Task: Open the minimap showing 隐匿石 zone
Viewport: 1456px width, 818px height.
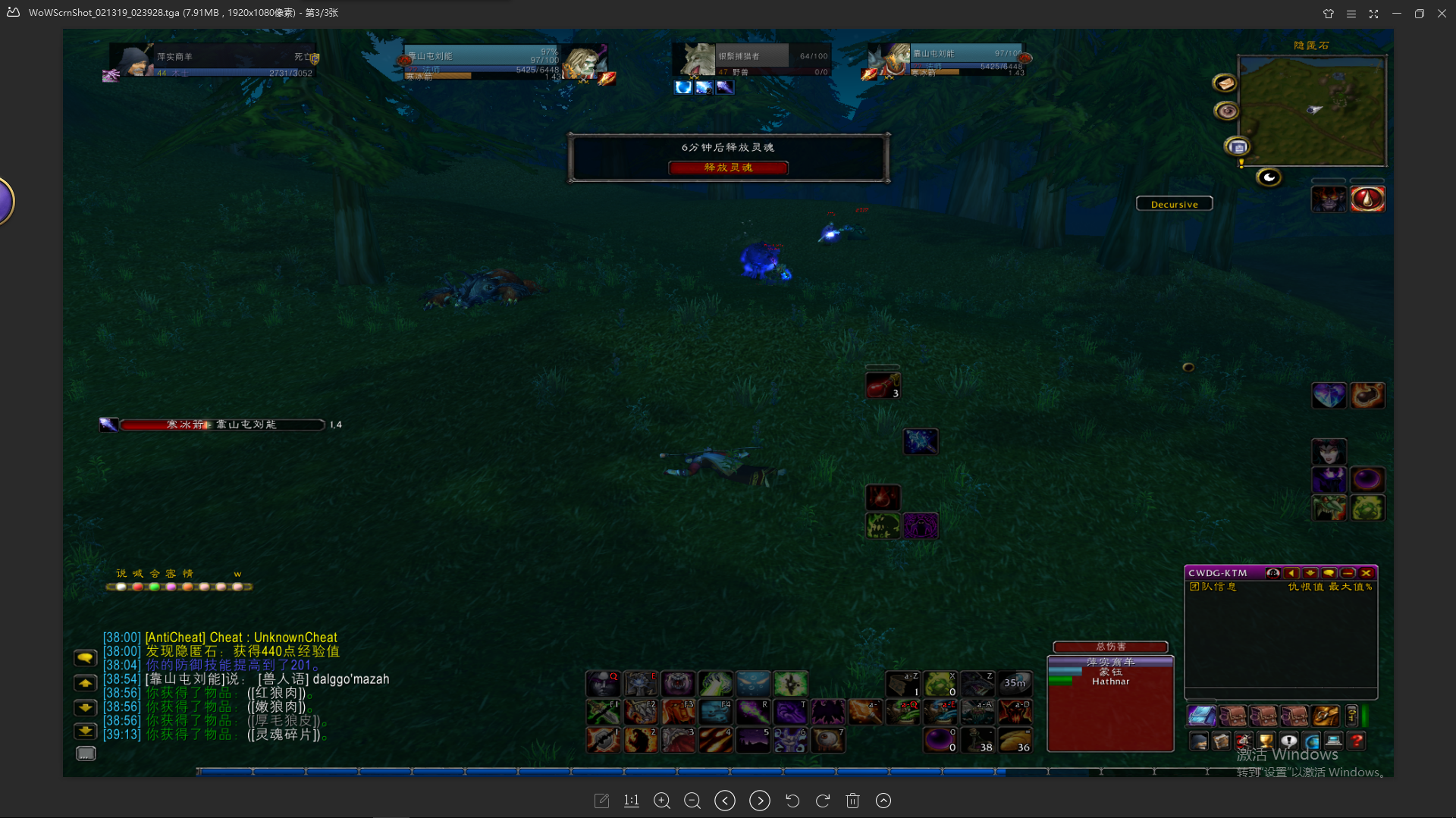Action: [x=1311, y=110]
